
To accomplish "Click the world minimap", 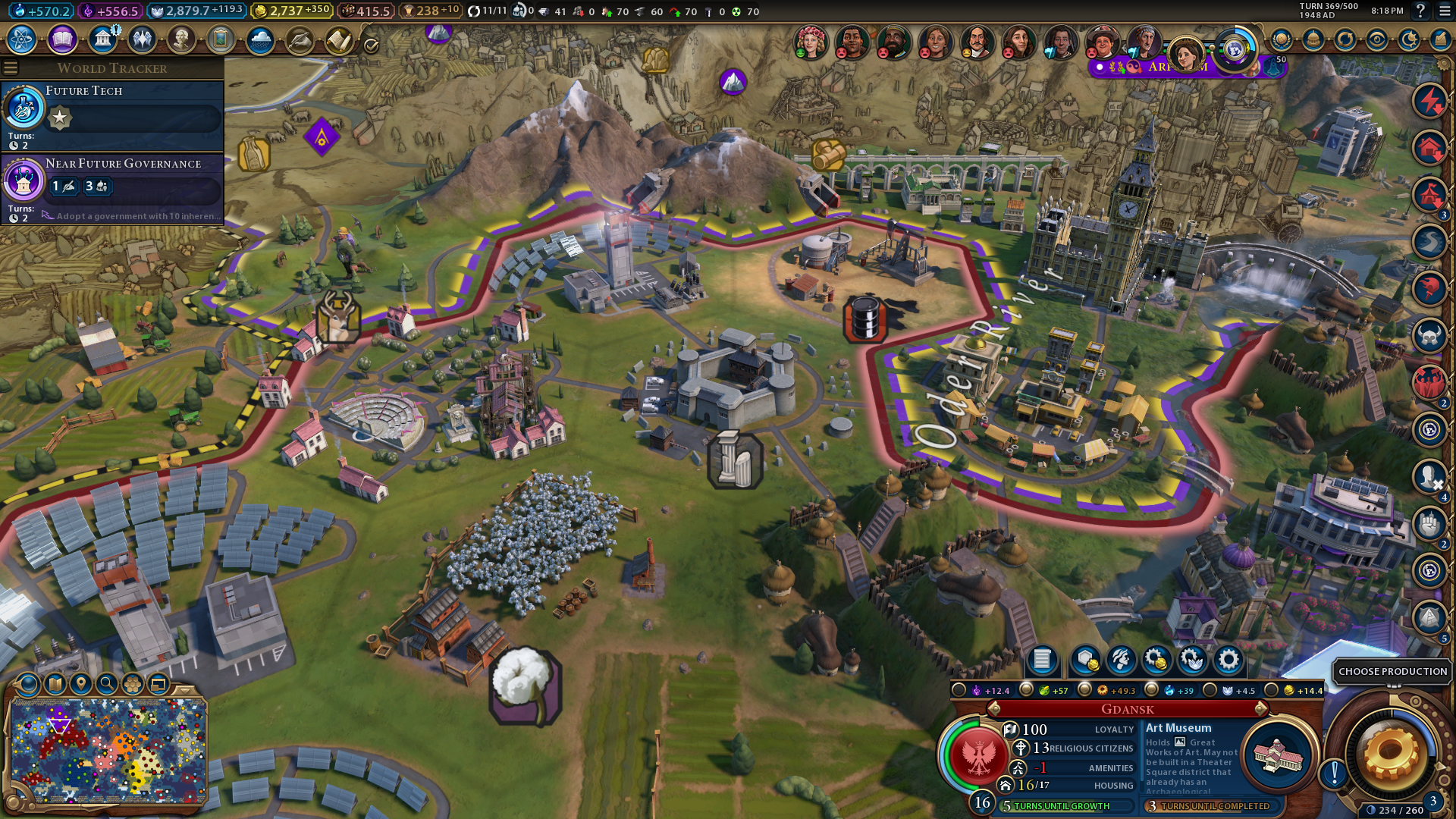I will coord(108,751).
